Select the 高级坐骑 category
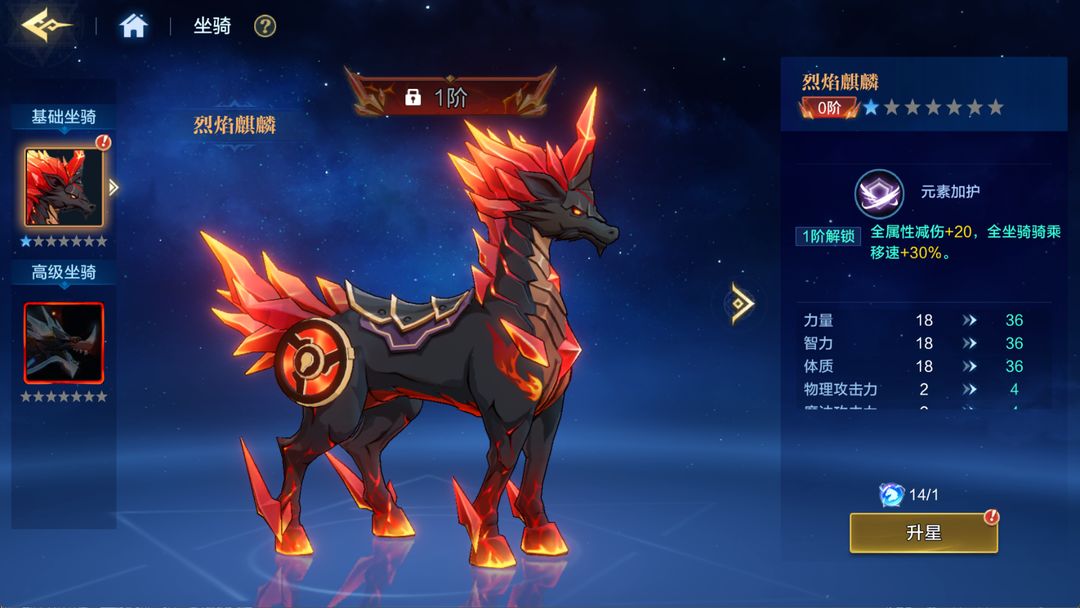The image size is (1080, 608). click(64, 272)
